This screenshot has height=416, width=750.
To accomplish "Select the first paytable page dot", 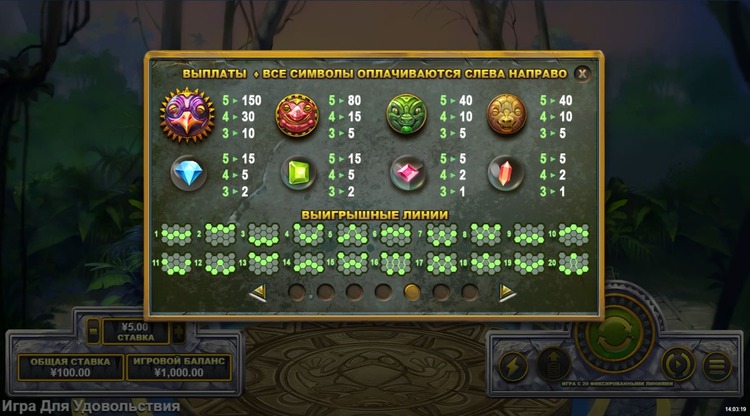I will [x=297, y=292].
